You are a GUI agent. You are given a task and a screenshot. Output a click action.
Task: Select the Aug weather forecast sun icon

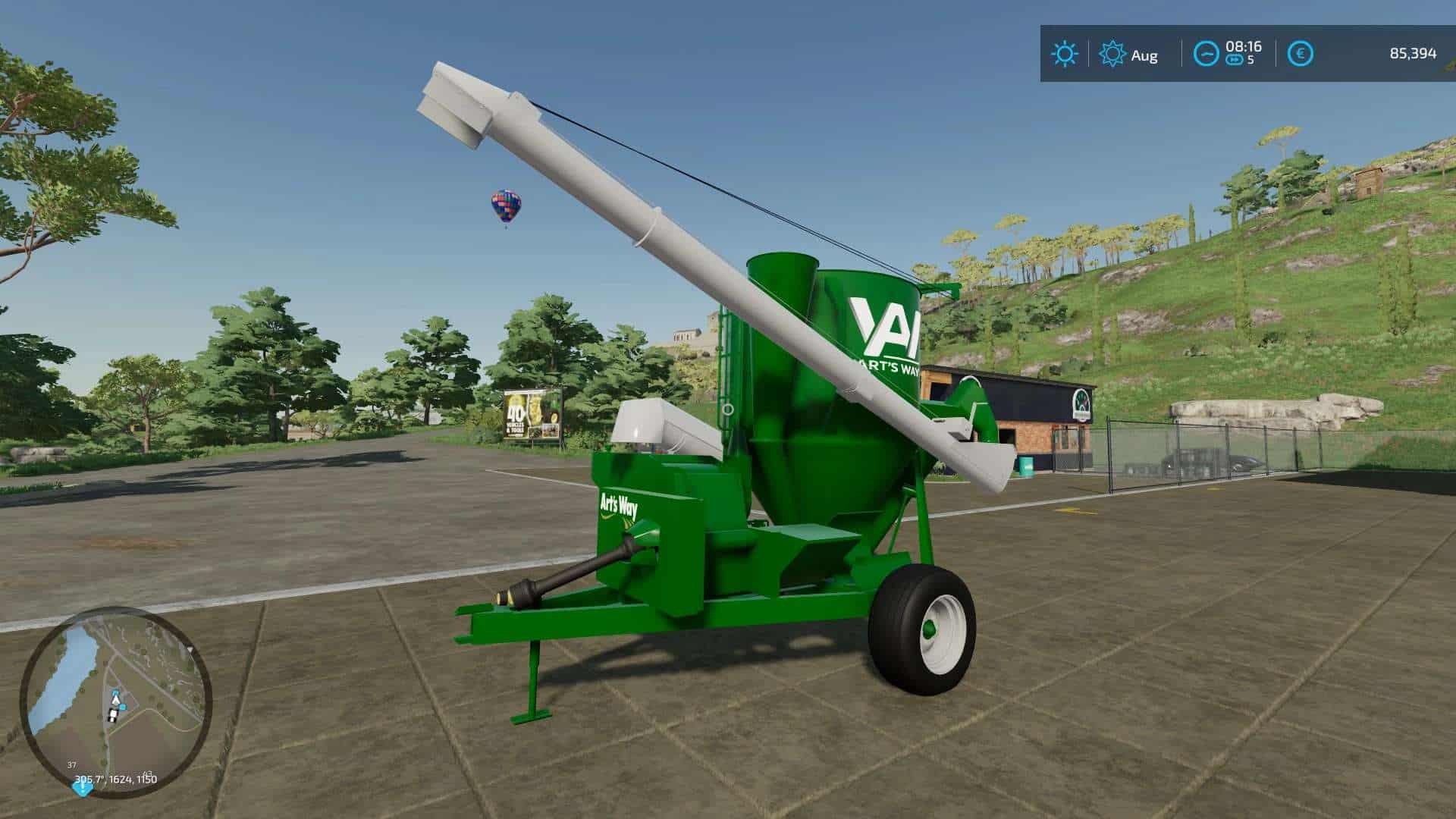(x=1113, y=52)
